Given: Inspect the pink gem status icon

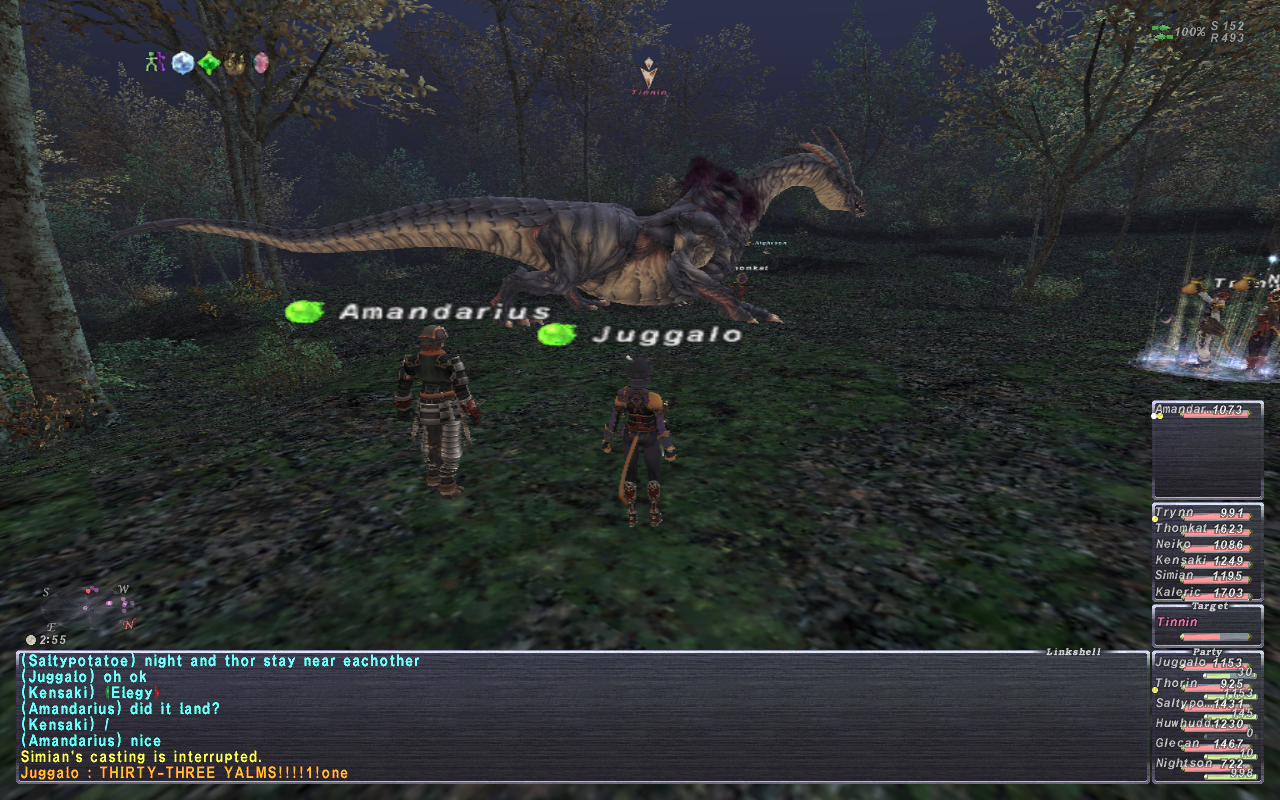Looking at the screenshot, I should click(261, 62).
